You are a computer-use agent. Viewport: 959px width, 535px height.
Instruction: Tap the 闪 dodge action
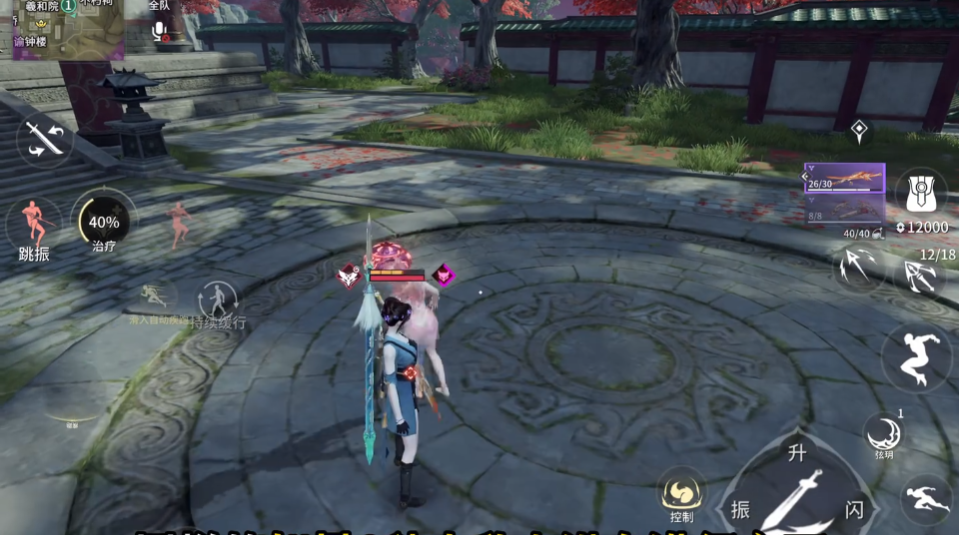click(x=854, y=509)
